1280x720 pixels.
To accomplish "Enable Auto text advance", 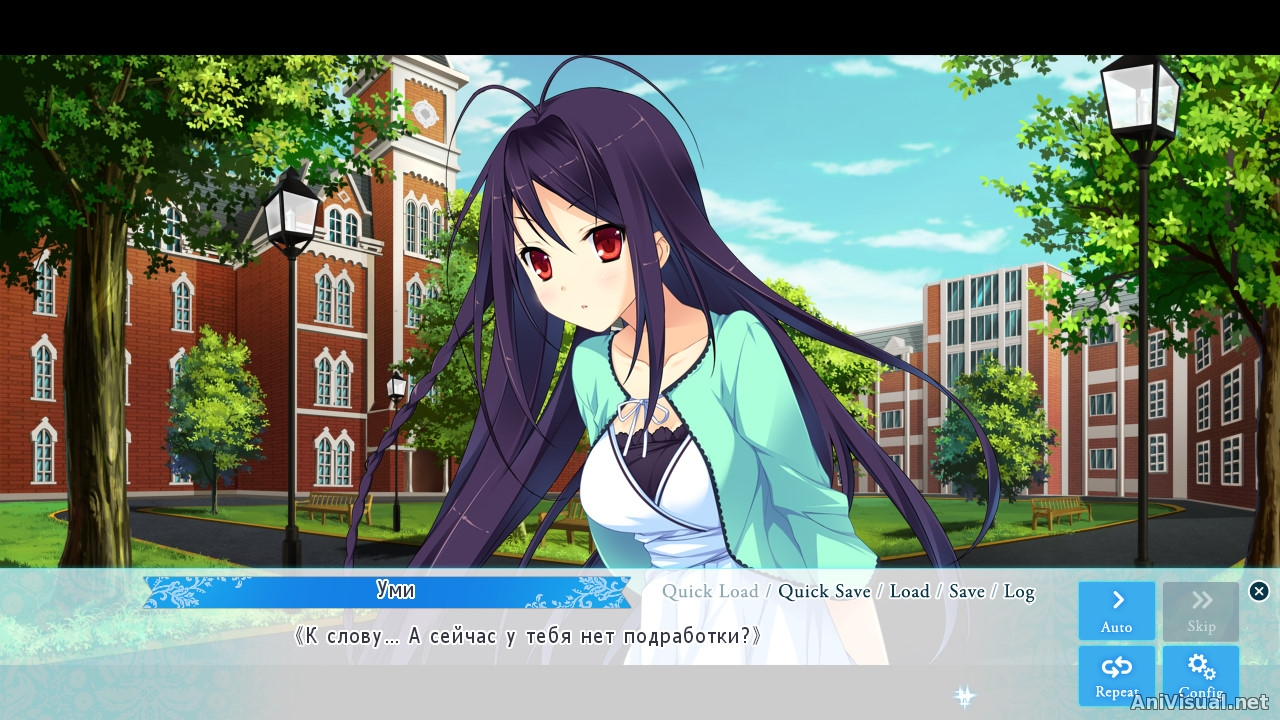I will click(x=1116, y=610).
